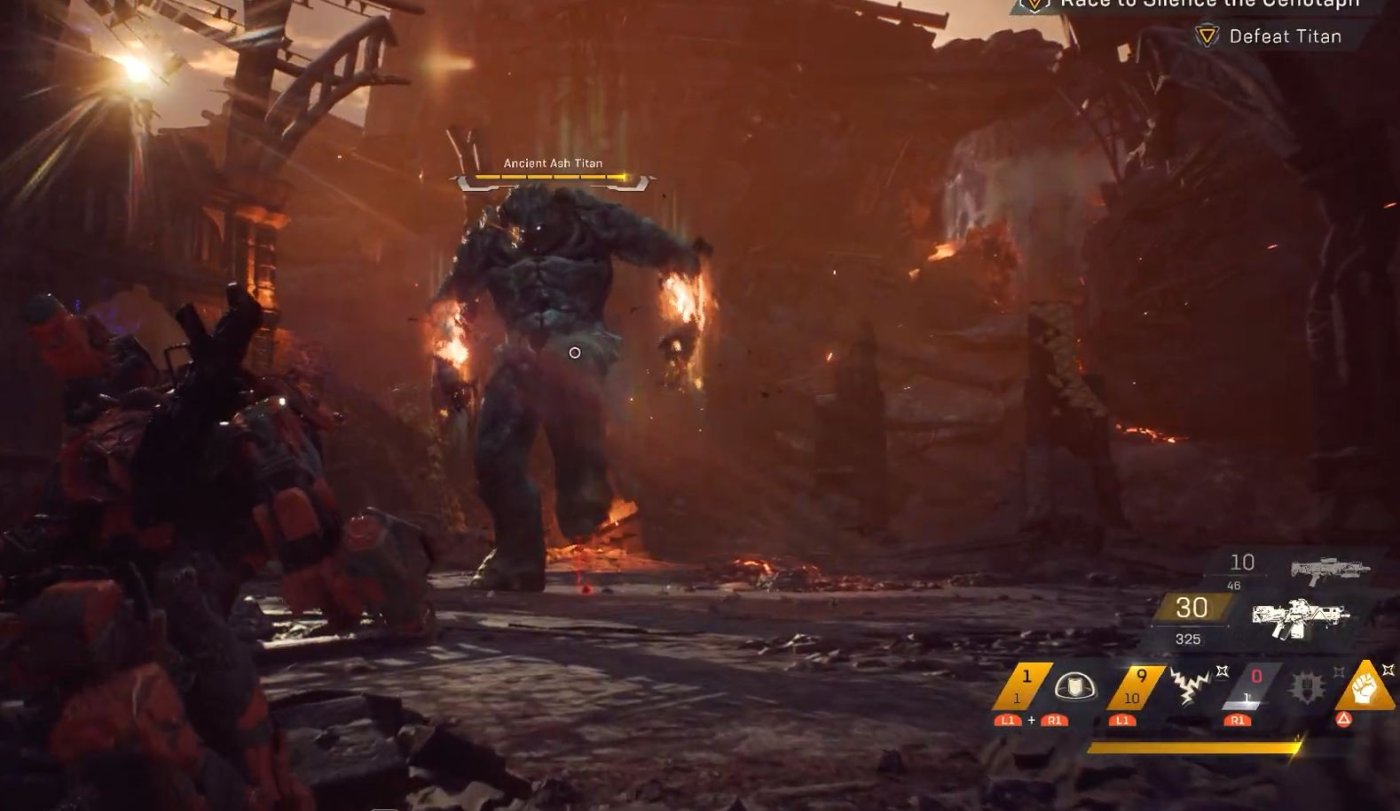This screenshot has height=811, width=1400.
Task: Switch to the secondary weapon icon with 10 rounds
Action: pyautogui.click(x=1329, y=570)
